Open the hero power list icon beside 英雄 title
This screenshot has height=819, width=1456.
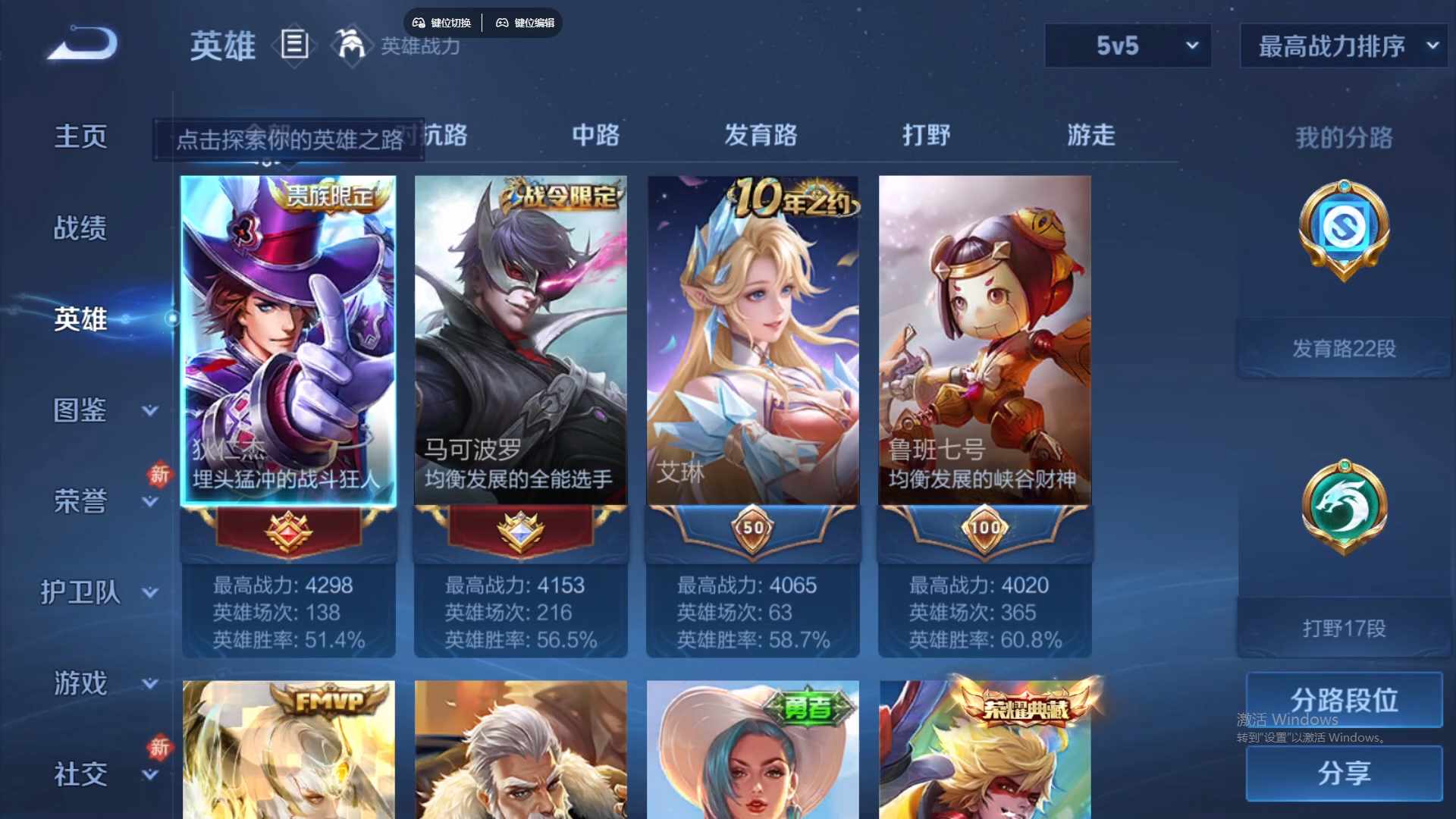pos(294,46)
